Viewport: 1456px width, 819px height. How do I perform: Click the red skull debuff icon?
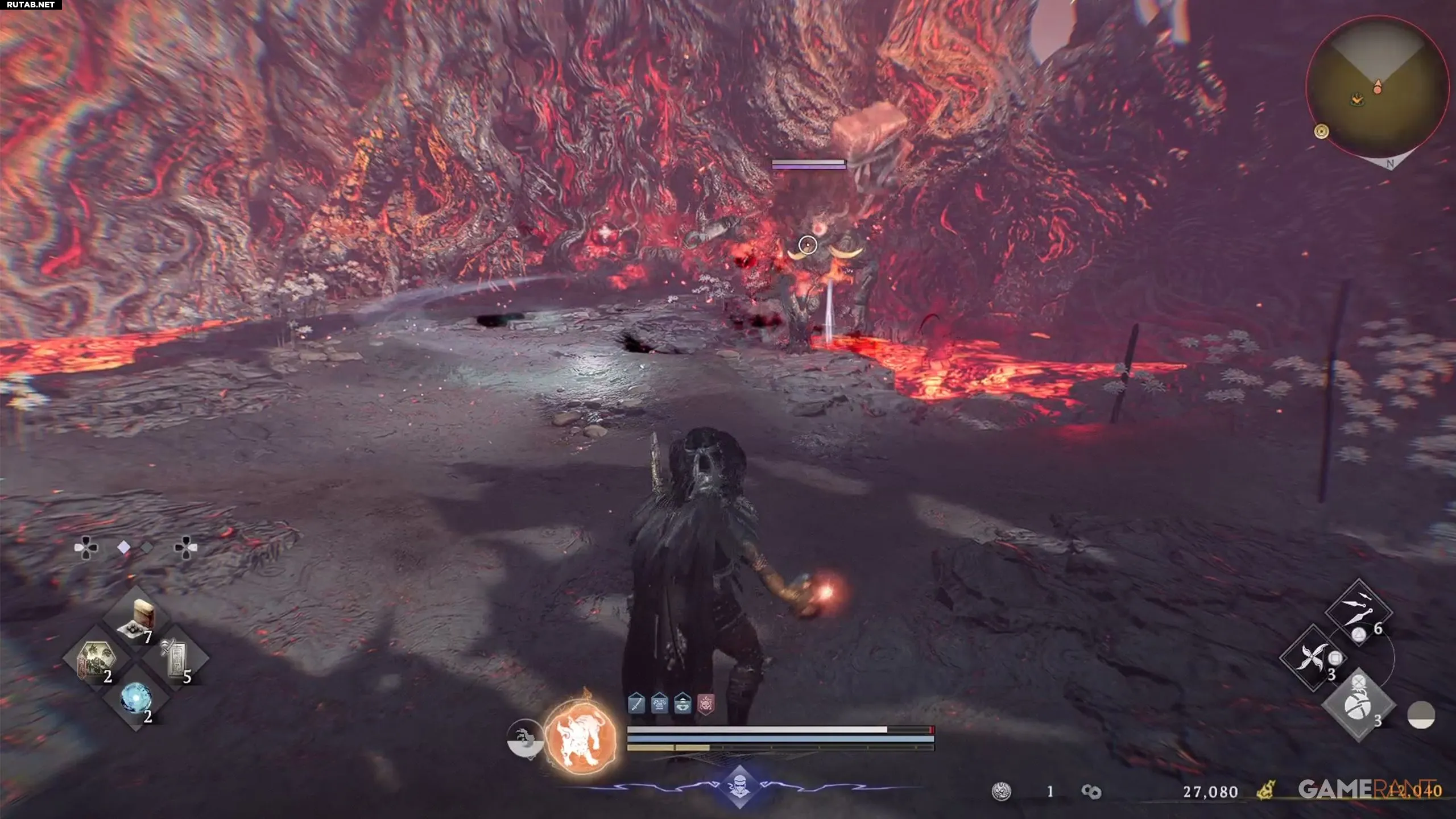[706, 704]
